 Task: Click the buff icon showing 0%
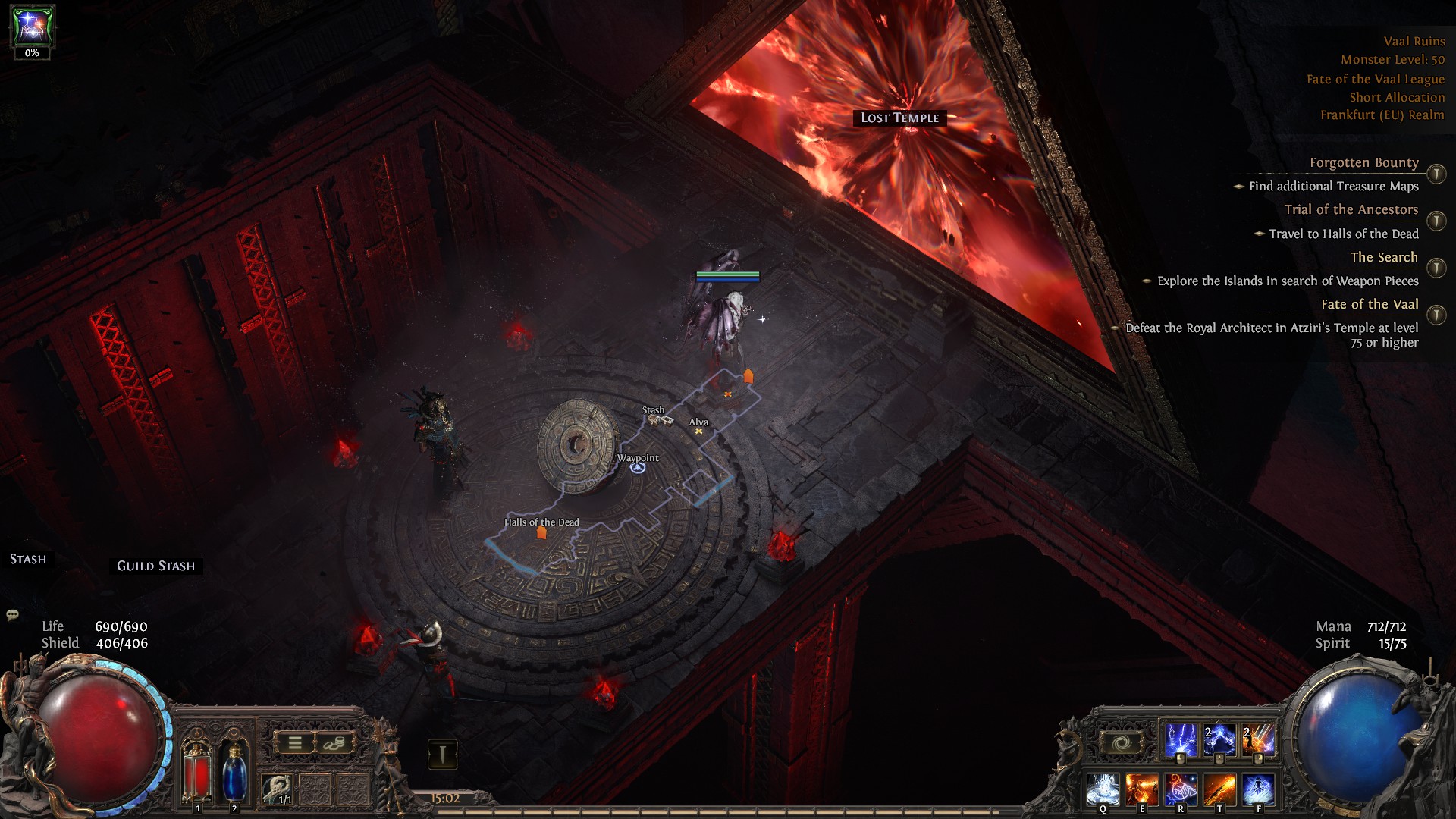(x=32, y=27)
